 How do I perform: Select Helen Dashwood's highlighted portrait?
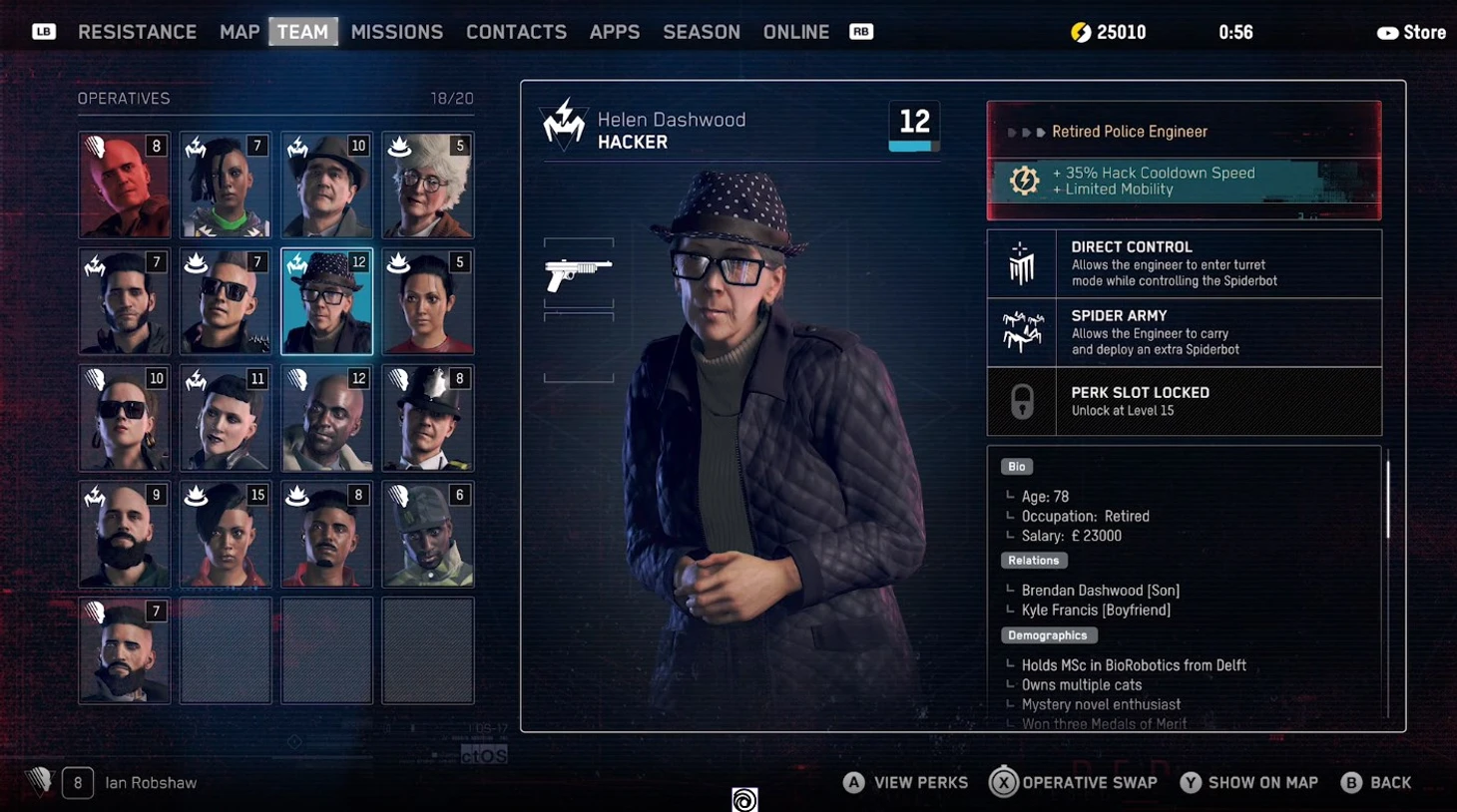coord(326,301)
